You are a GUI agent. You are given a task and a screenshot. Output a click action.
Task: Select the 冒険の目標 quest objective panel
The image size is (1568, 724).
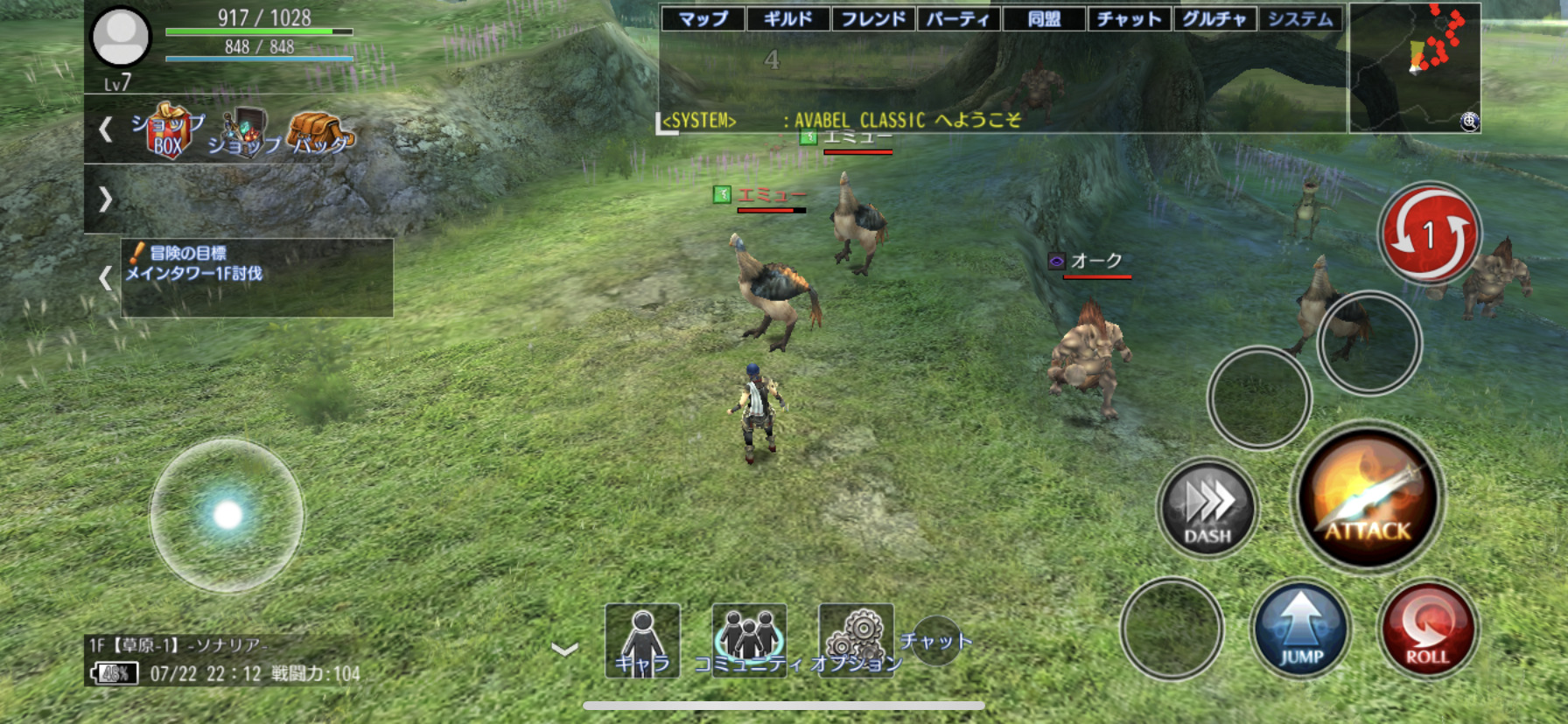pyautogui.click(x=255, y=276)
